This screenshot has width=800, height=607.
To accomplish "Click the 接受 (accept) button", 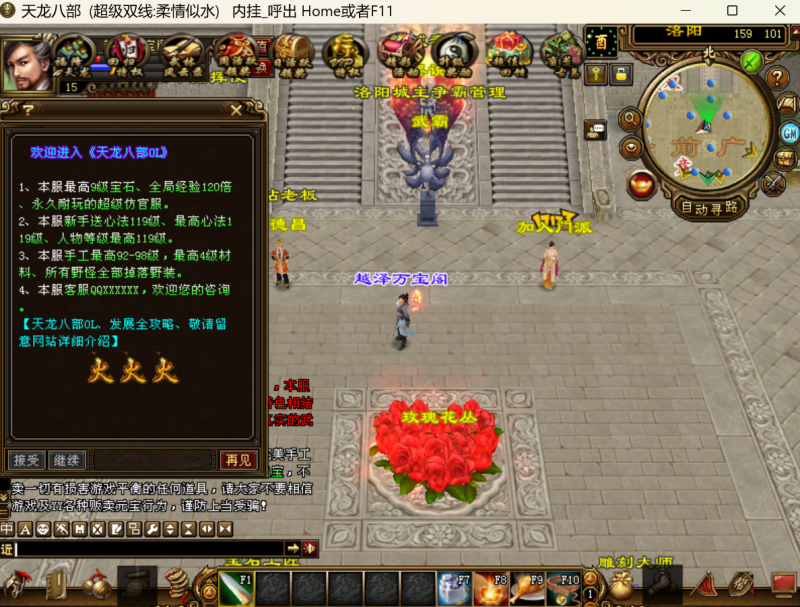I will [26, 460].
